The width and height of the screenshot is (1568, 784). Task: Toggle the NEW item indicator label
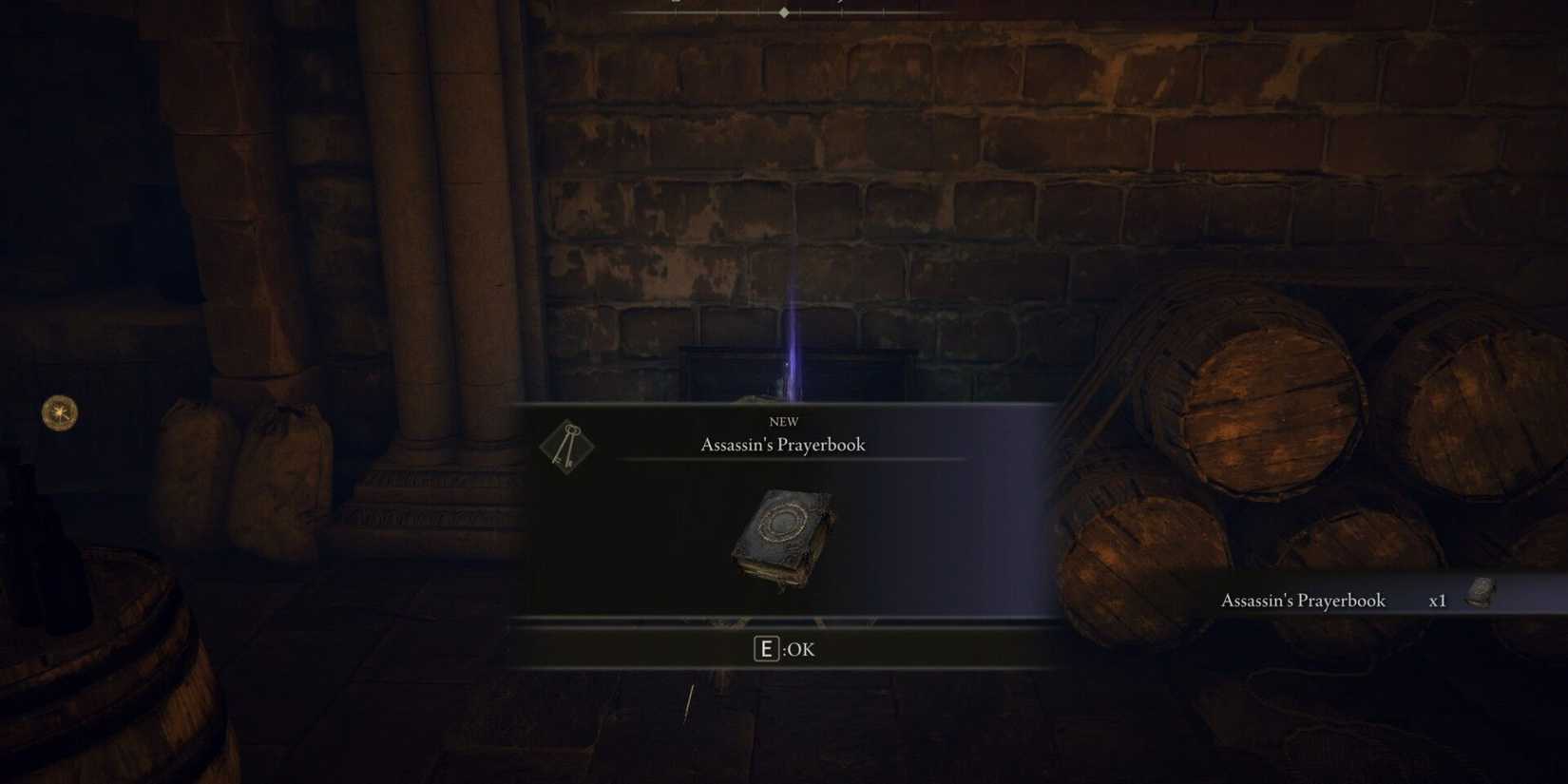784,422
